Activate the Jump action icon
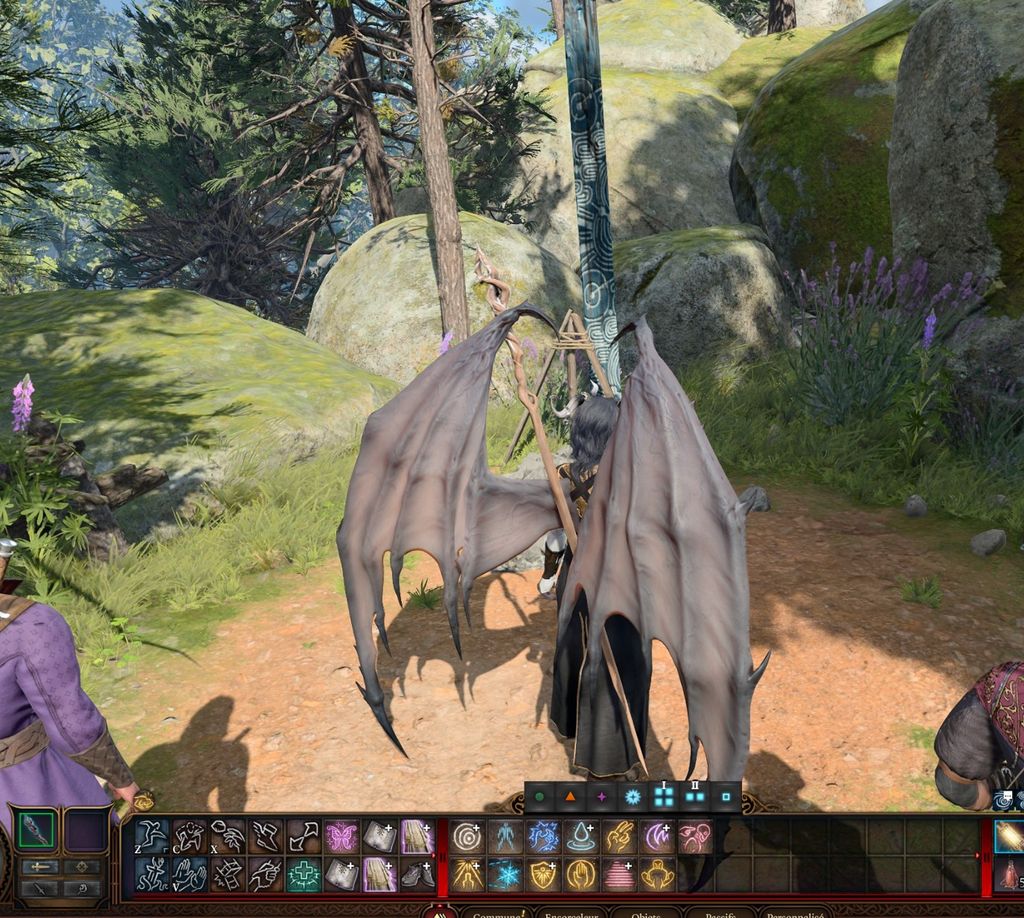1024x918 pixels. 151,836
